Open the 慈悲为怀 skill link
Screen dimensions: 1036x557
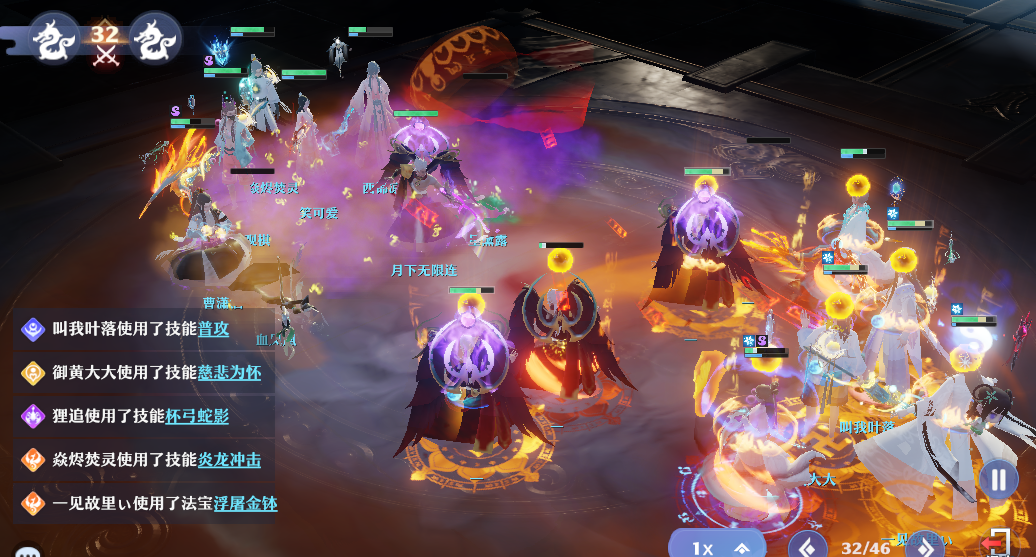pyautogui.click(x=229, y=372)
